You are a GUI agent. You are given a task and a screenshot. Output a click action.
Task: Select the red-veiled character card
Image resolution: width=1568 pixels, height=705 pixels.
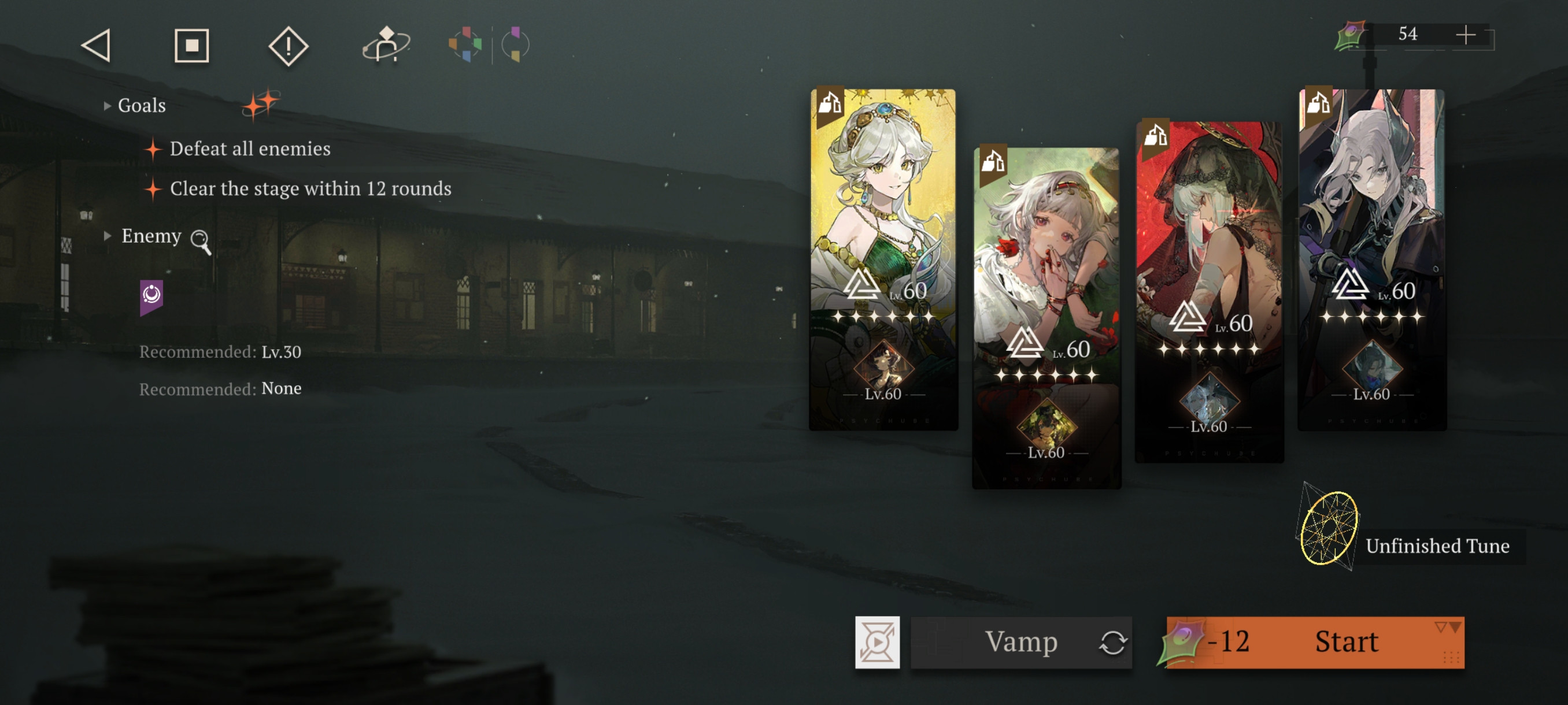point(1209,231)
